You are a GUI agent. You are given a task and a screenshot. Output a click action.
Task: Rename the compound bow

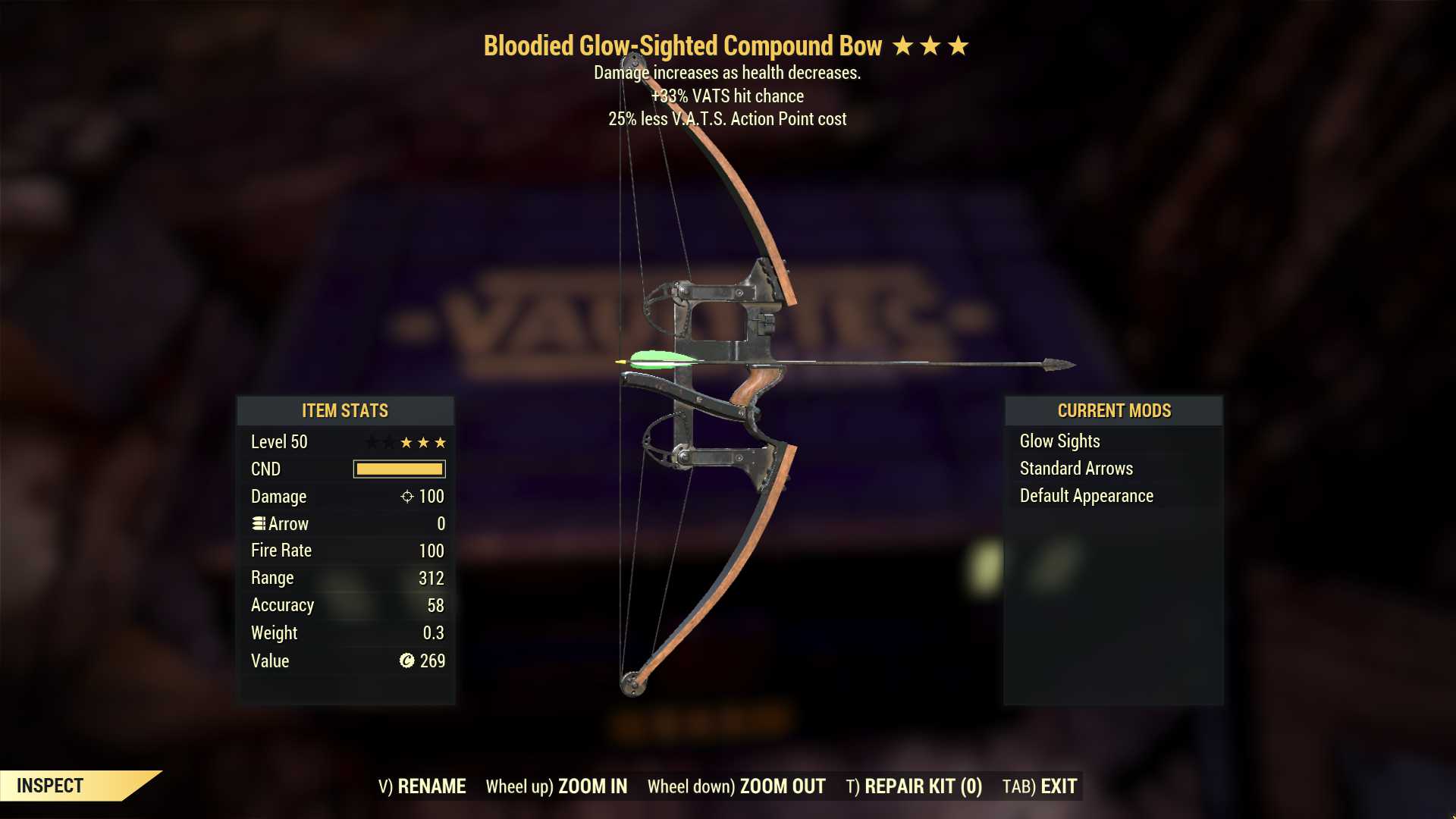point(422,786)
